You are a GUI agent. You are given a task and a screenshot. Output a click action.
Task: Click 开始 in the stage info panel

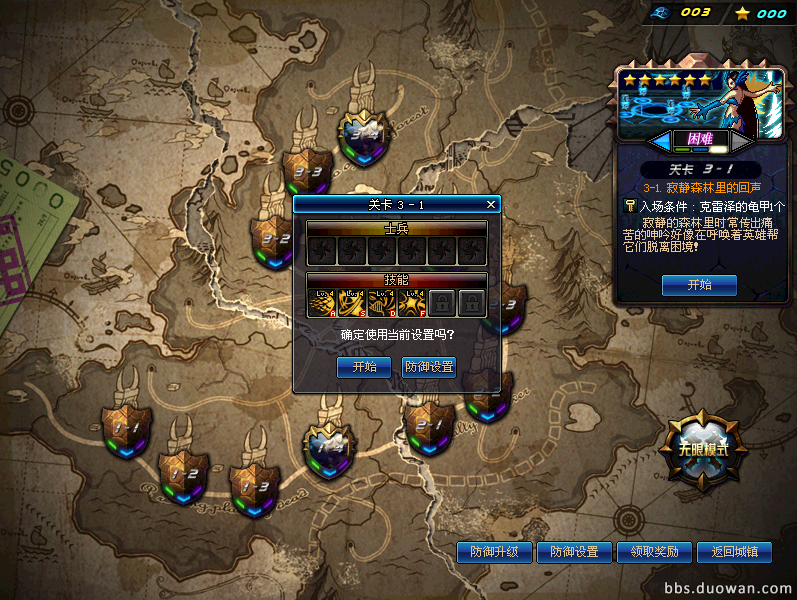pos(699,285)
